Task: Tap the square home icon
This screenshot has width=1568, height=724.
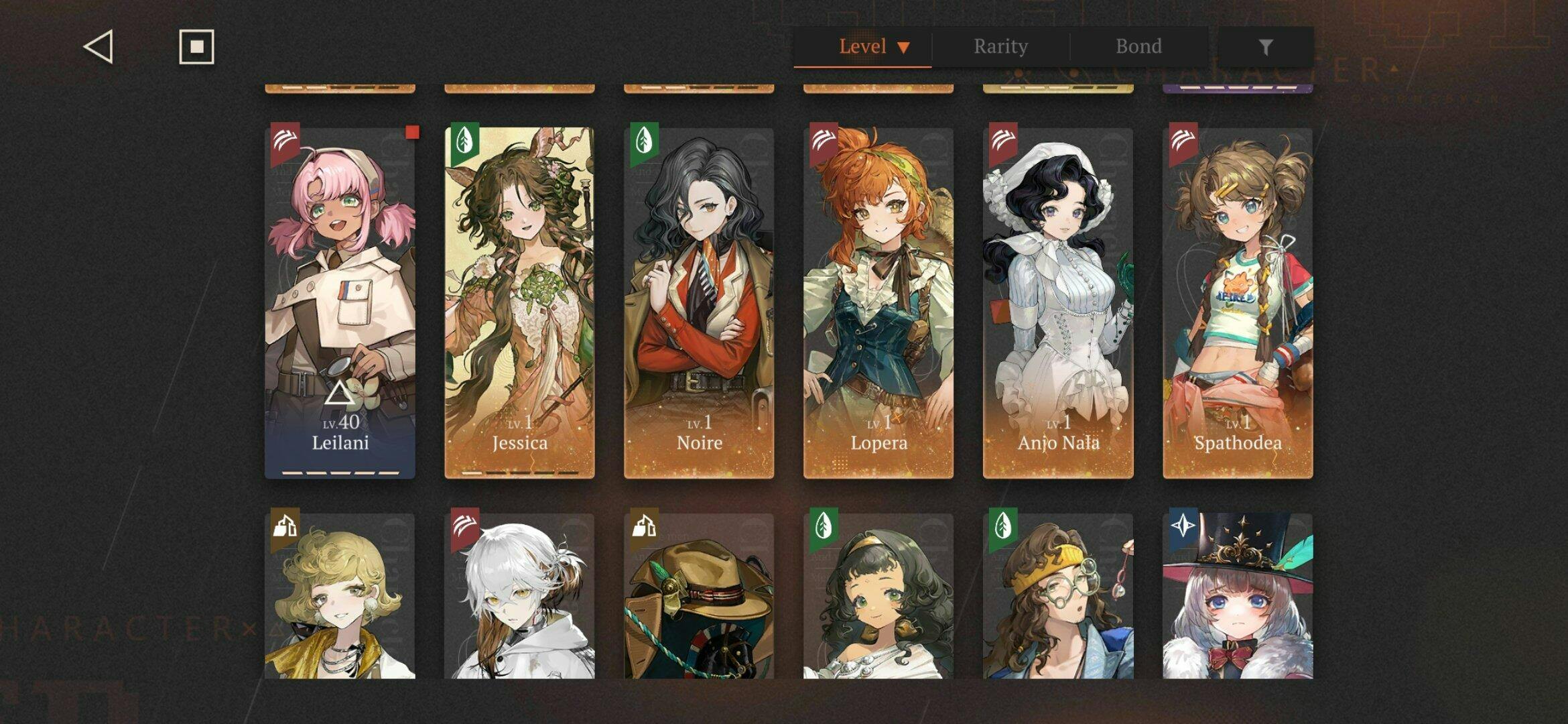Action: (x=196, y=47)
